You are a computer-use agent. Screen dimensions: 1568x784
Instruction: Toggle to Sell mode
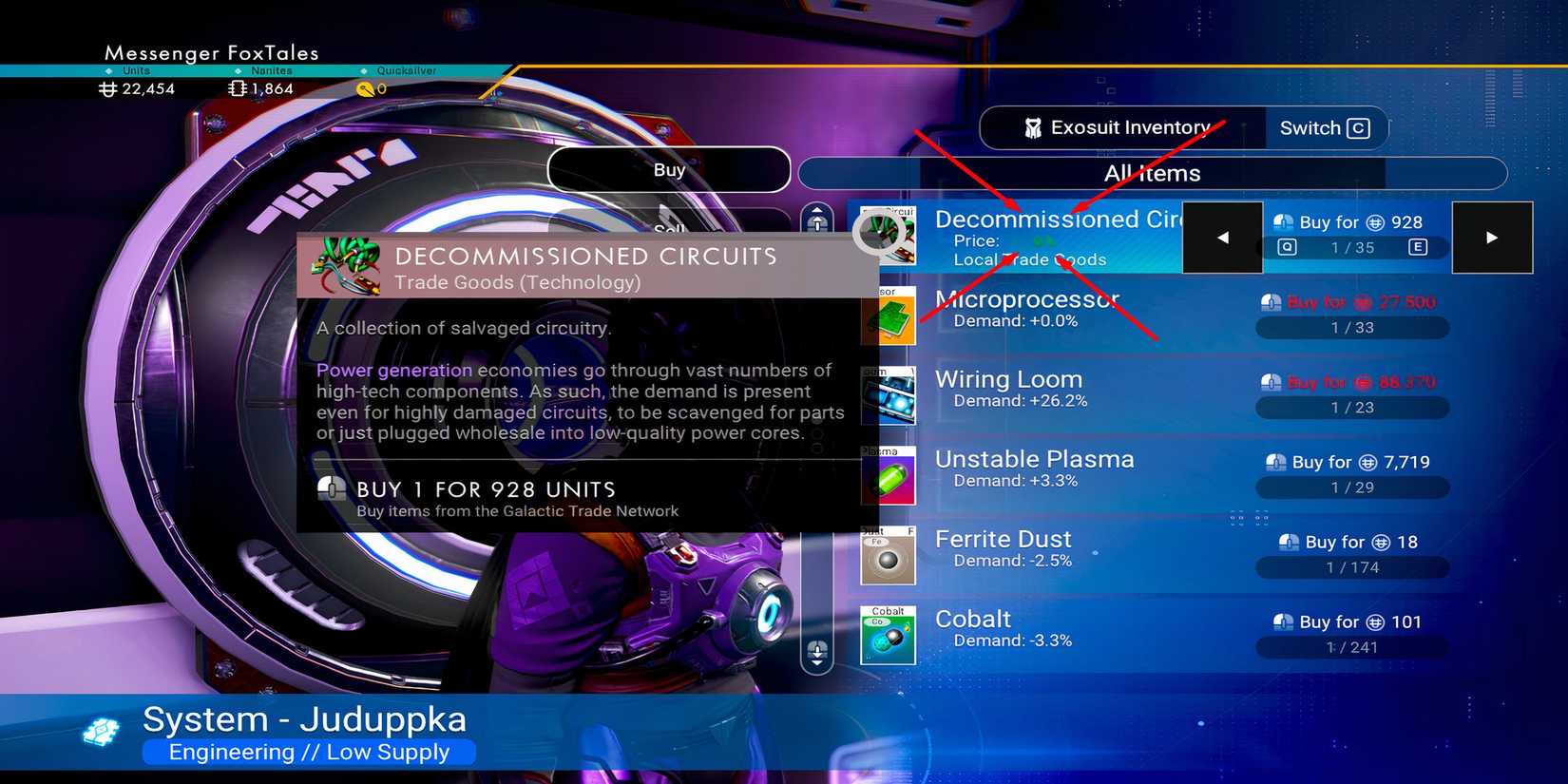670,228
